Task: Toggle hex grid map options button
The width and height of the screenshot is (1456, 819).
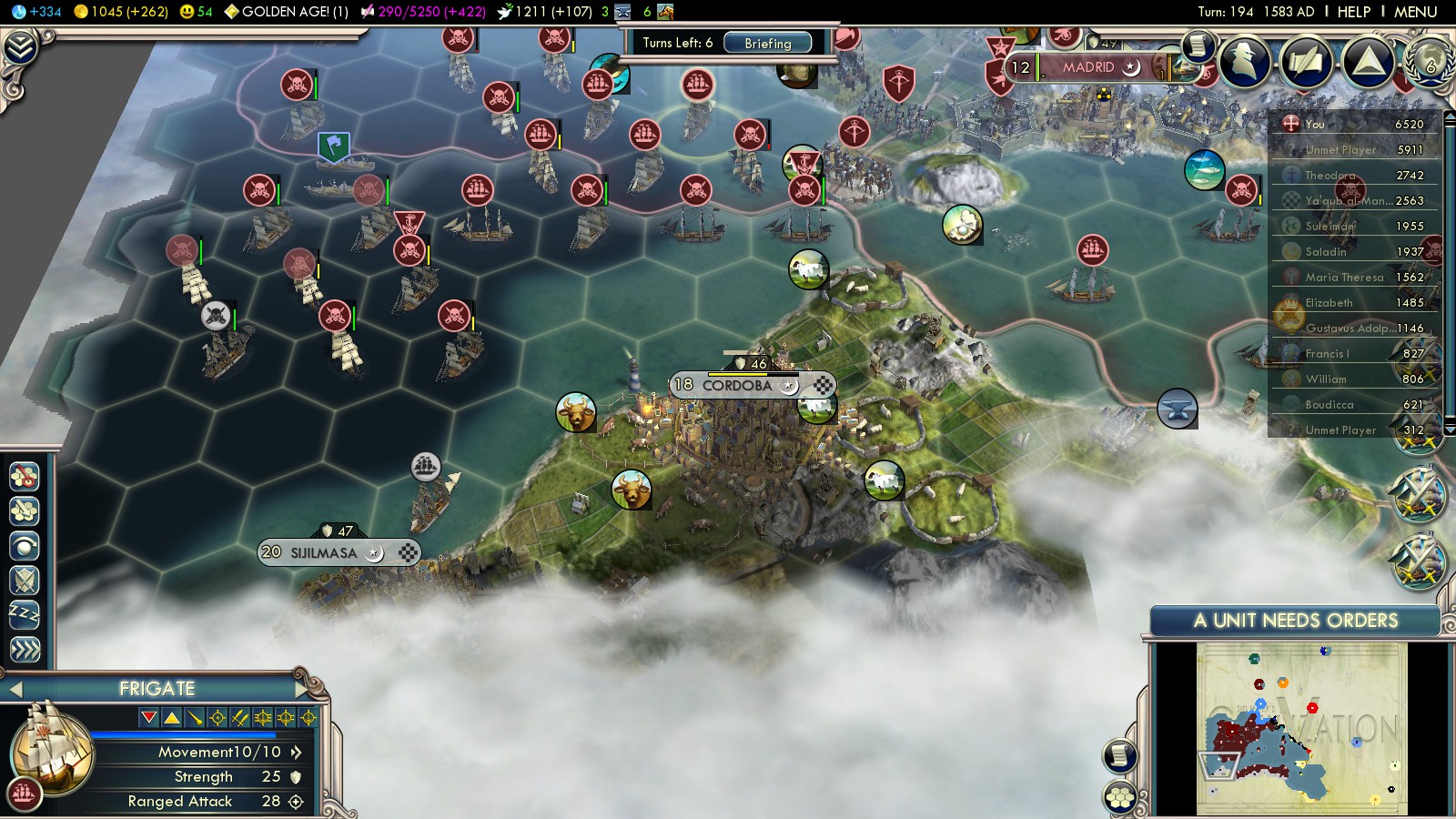Action: click(1120, 797)
